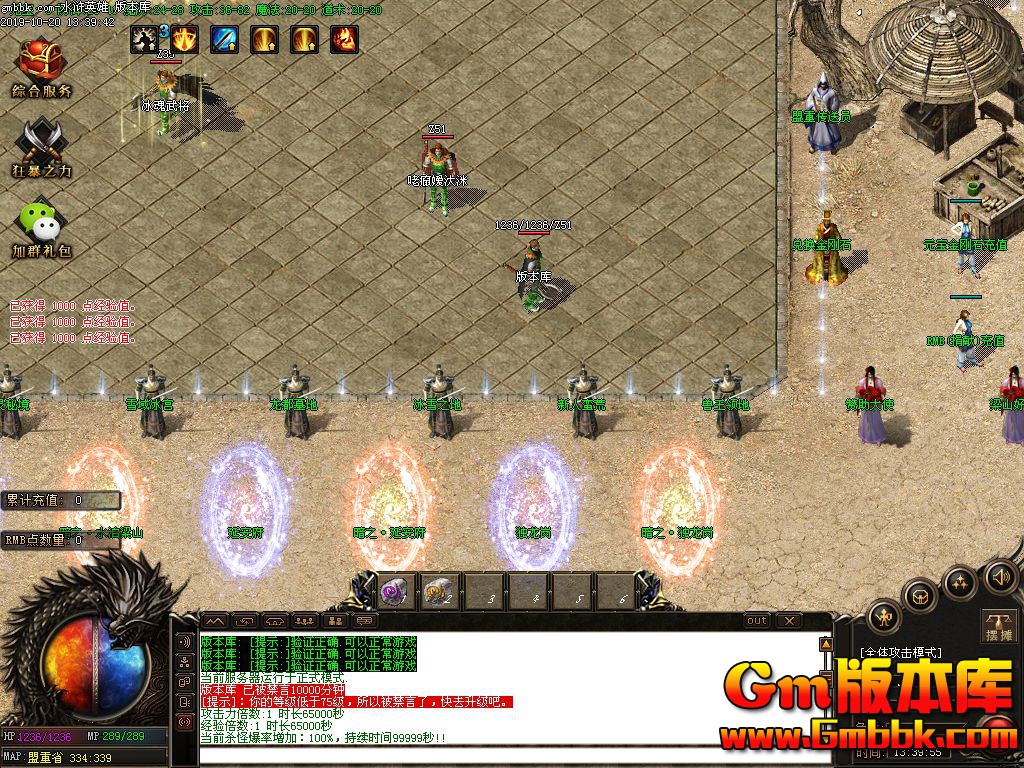The width and height of the screenshot is (1024, 768).
Task: Toggle sound with the speaker icon
Action: (x=1000, y=576)
